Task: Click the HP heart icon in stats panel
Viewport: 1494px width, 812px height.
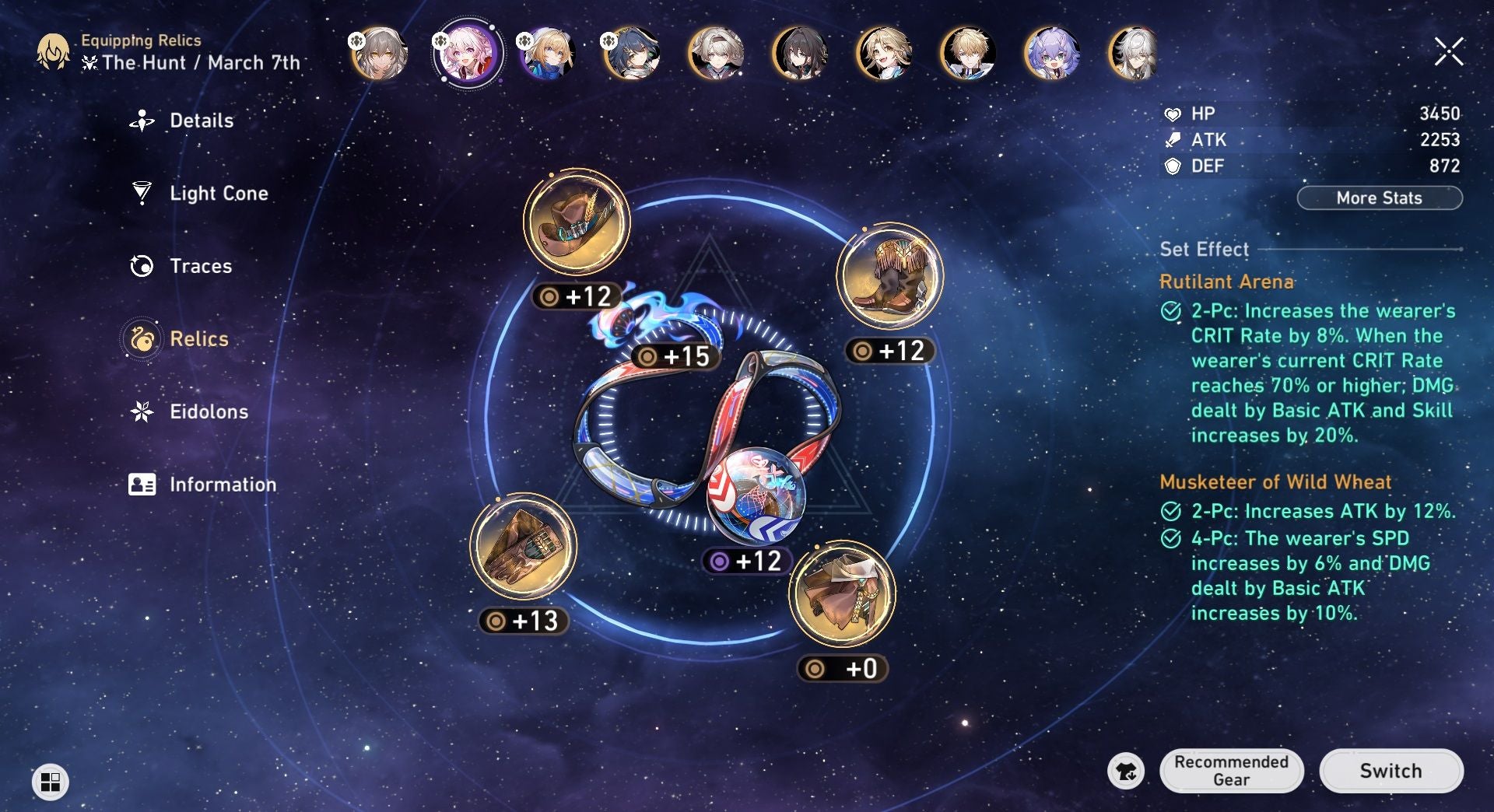Action: (1172, 113)
